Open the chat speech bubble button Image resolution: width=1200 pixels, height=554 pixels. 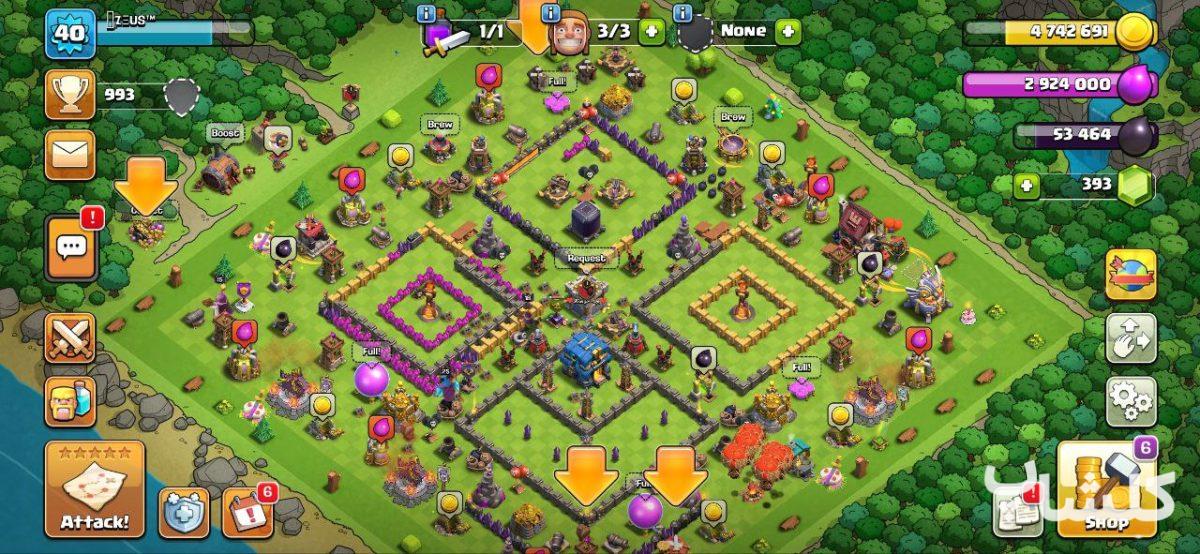coord(70,247)
